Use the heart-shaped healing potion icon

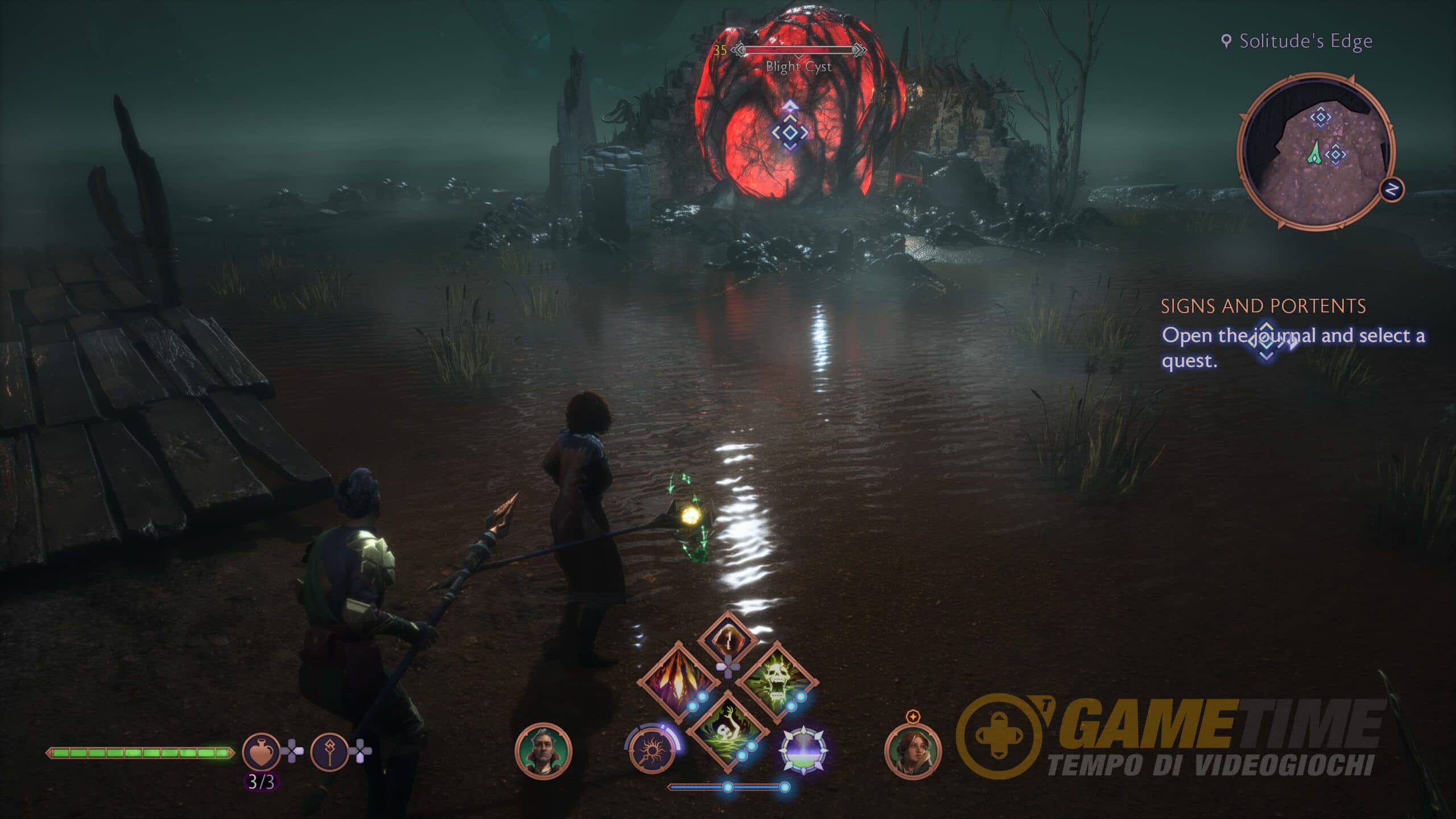pos(261,752)
